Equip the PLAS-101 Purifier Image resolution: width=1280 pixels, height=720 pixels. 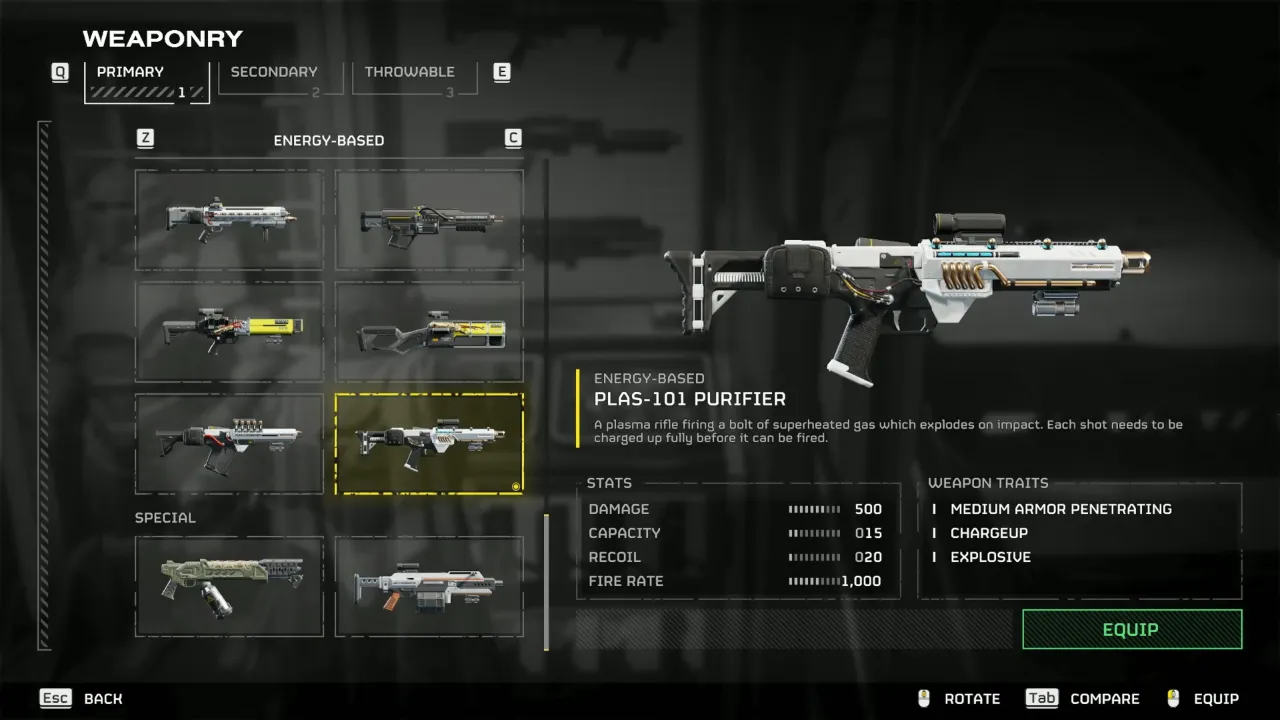(x=1131, y=629)
